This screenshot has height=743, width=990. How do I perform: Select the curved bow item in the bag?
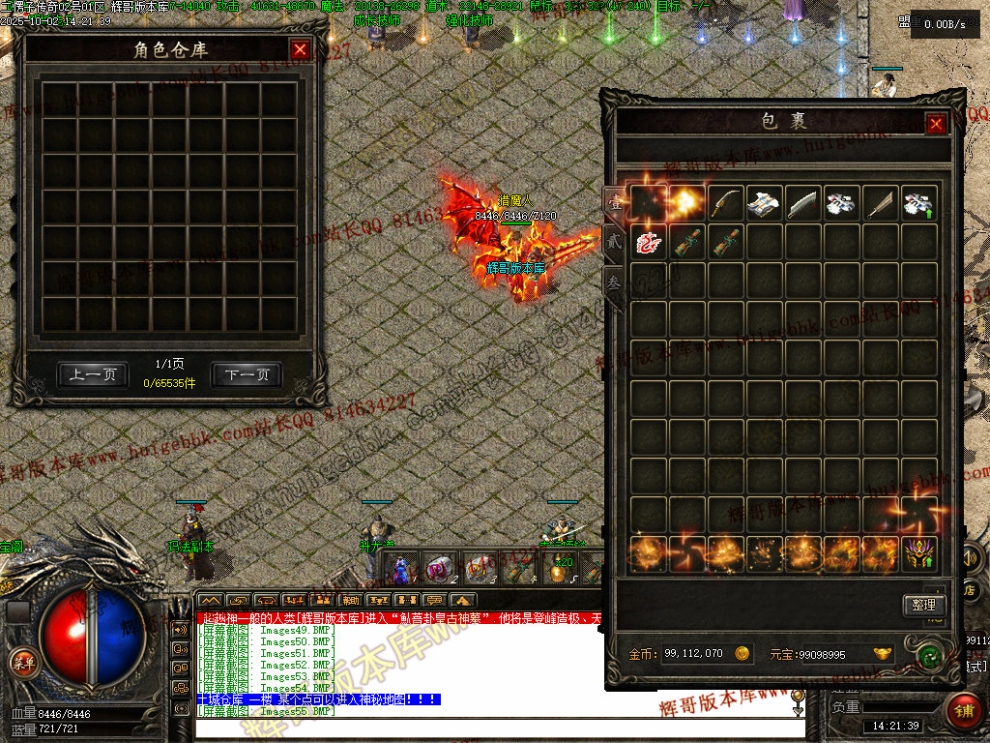point(725,203)
